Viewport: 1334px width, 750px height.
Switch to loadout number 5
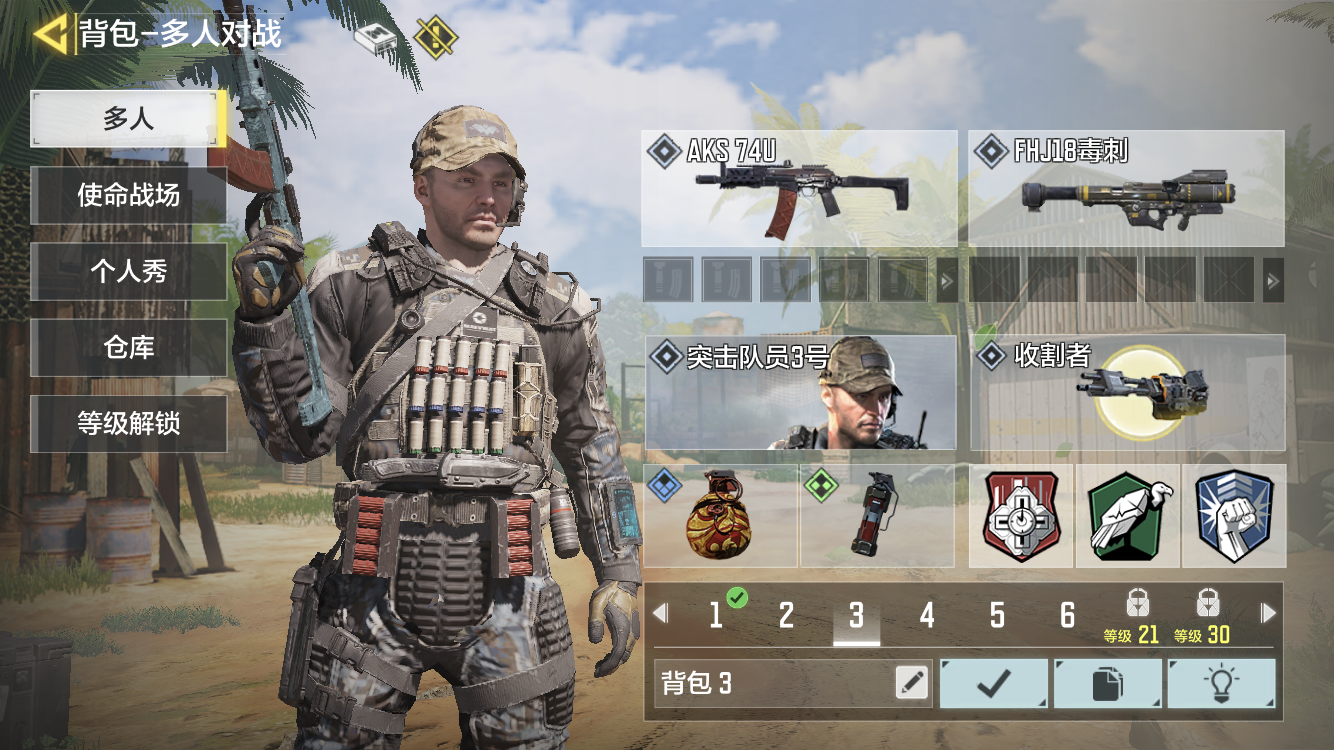[x=997, y=615]
